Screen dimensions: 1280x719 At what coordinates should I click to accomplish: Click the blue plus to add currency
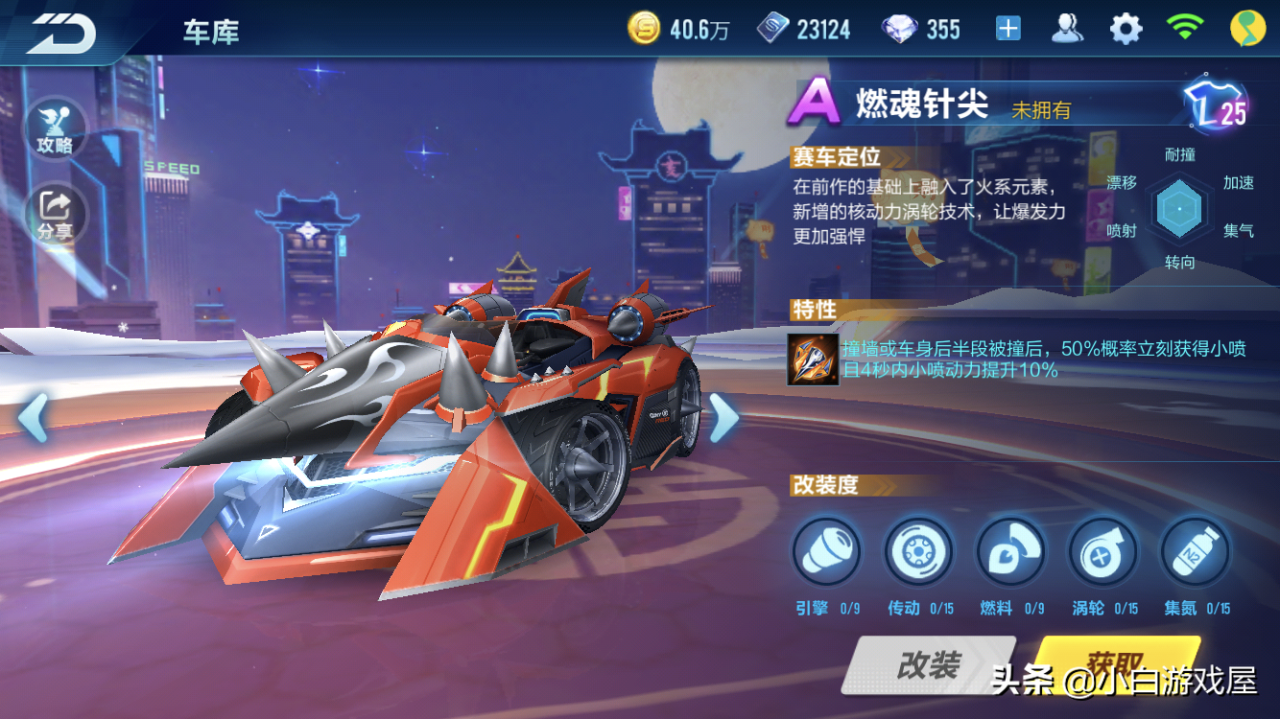[x=1008, y=29]
